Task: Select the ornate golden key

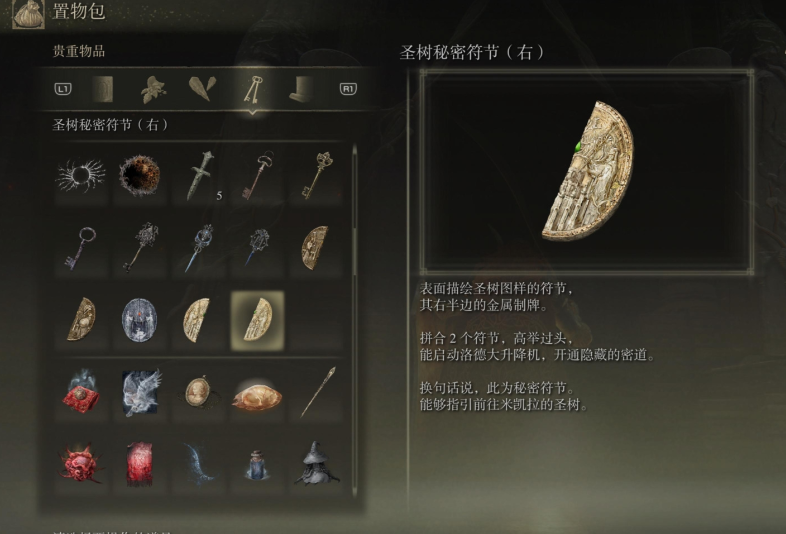Action: 316,175
